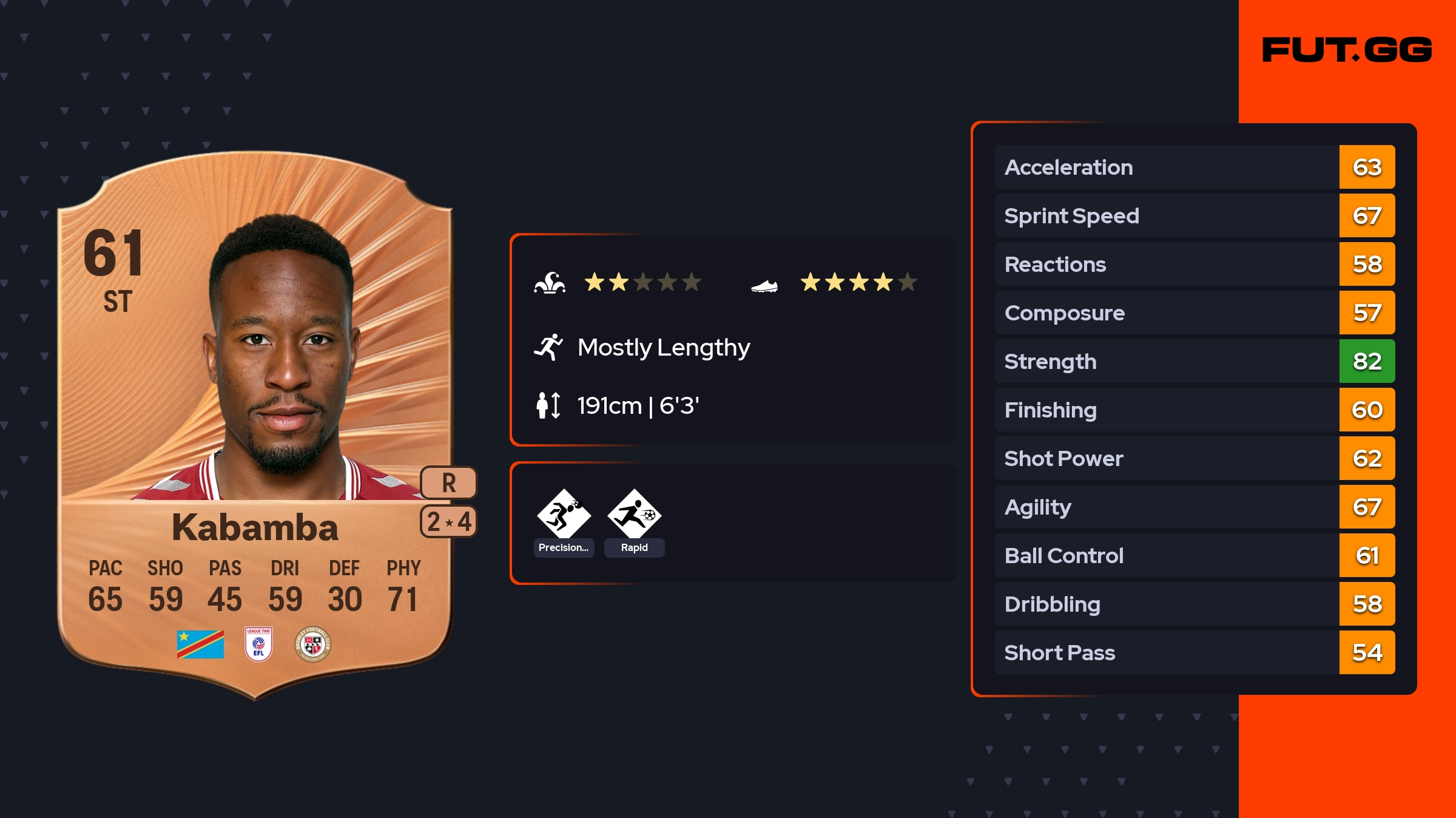The image size is (1456, 818).
Task: Click the EFL League Two badge
Action: tap(258, 644)
